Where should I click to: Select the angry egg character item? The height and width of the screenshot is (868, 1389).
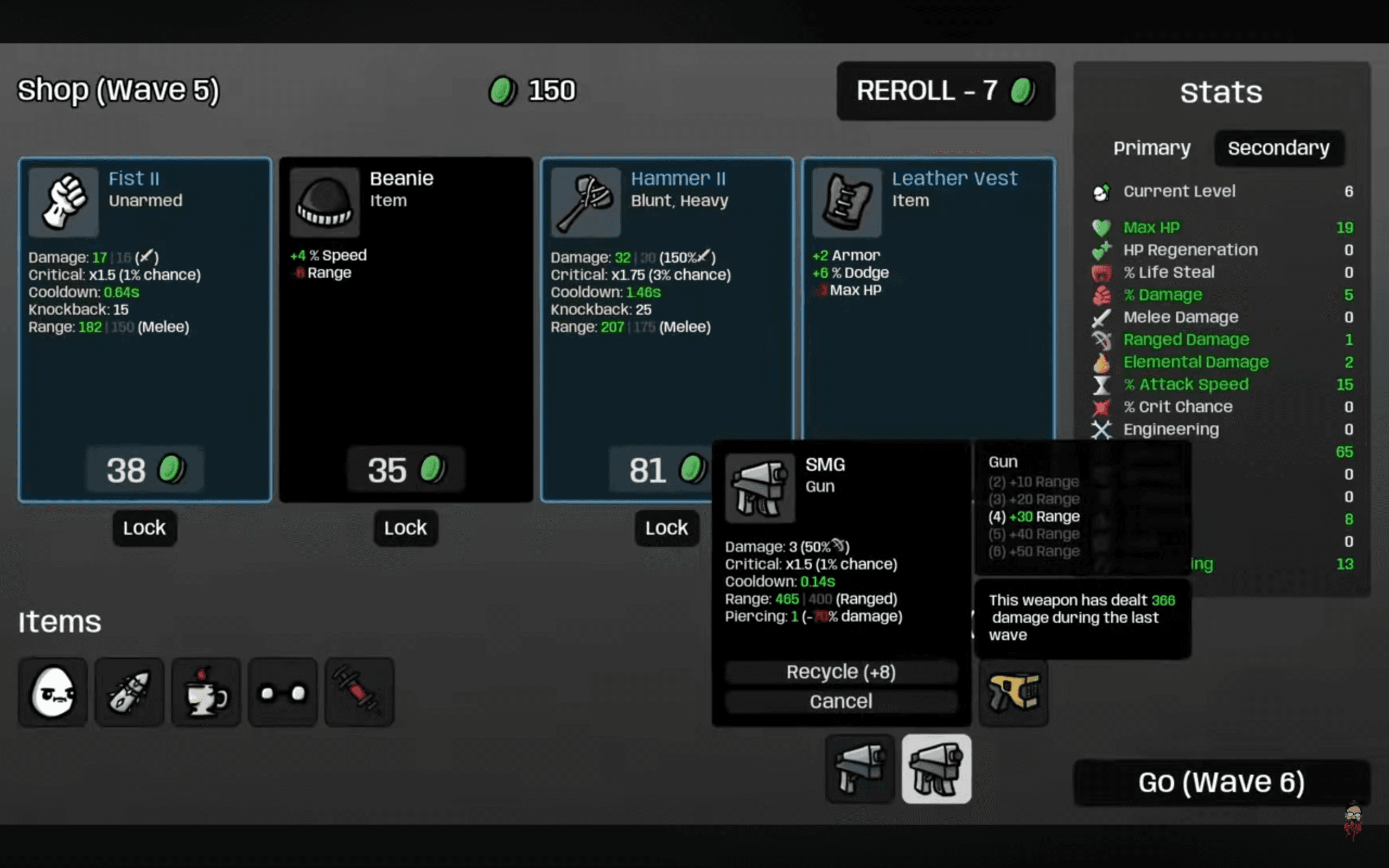click(x=53, y=692)
